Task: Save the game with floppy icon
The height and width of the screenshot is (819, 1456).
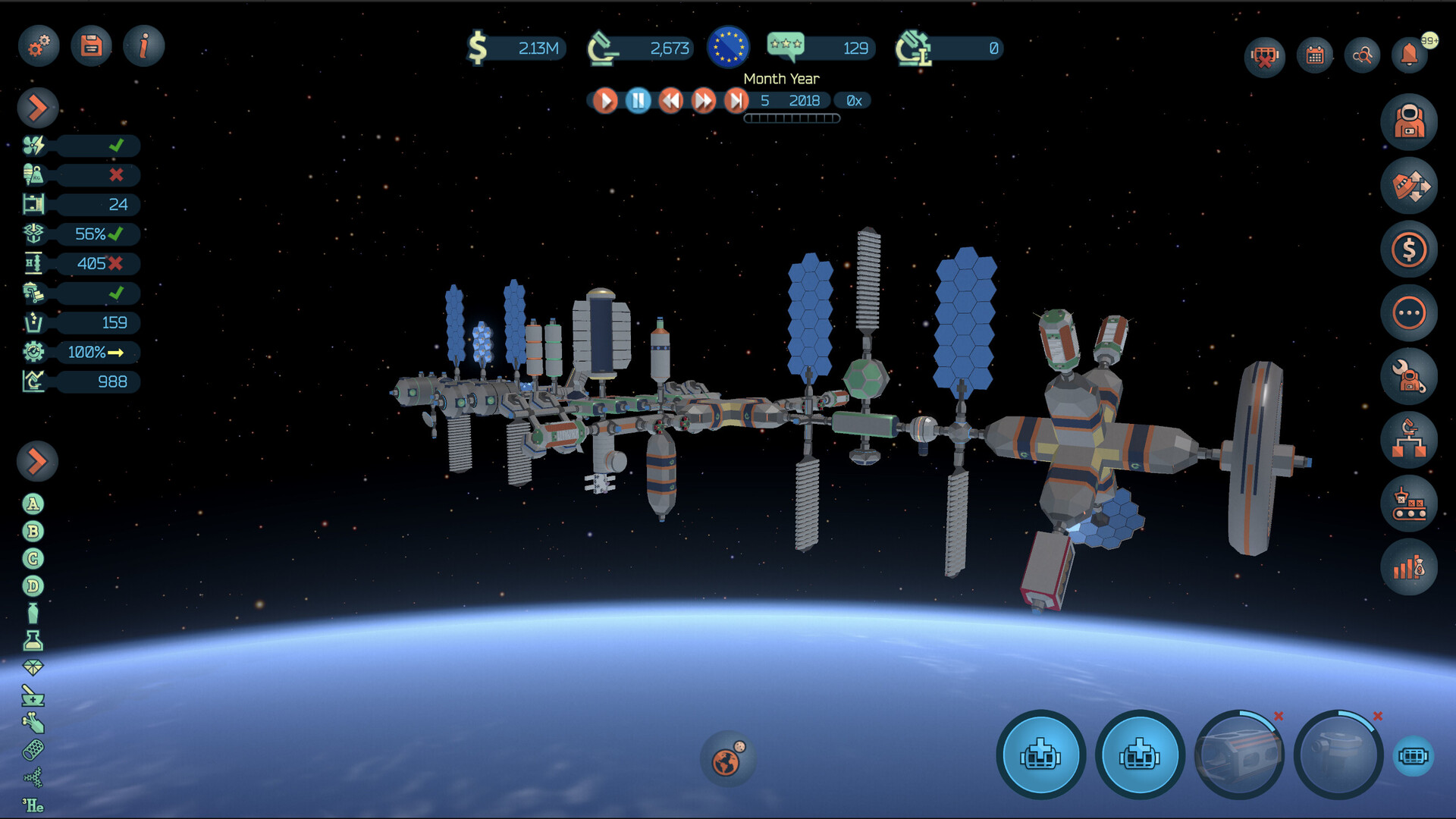Action: pos(90,45)
